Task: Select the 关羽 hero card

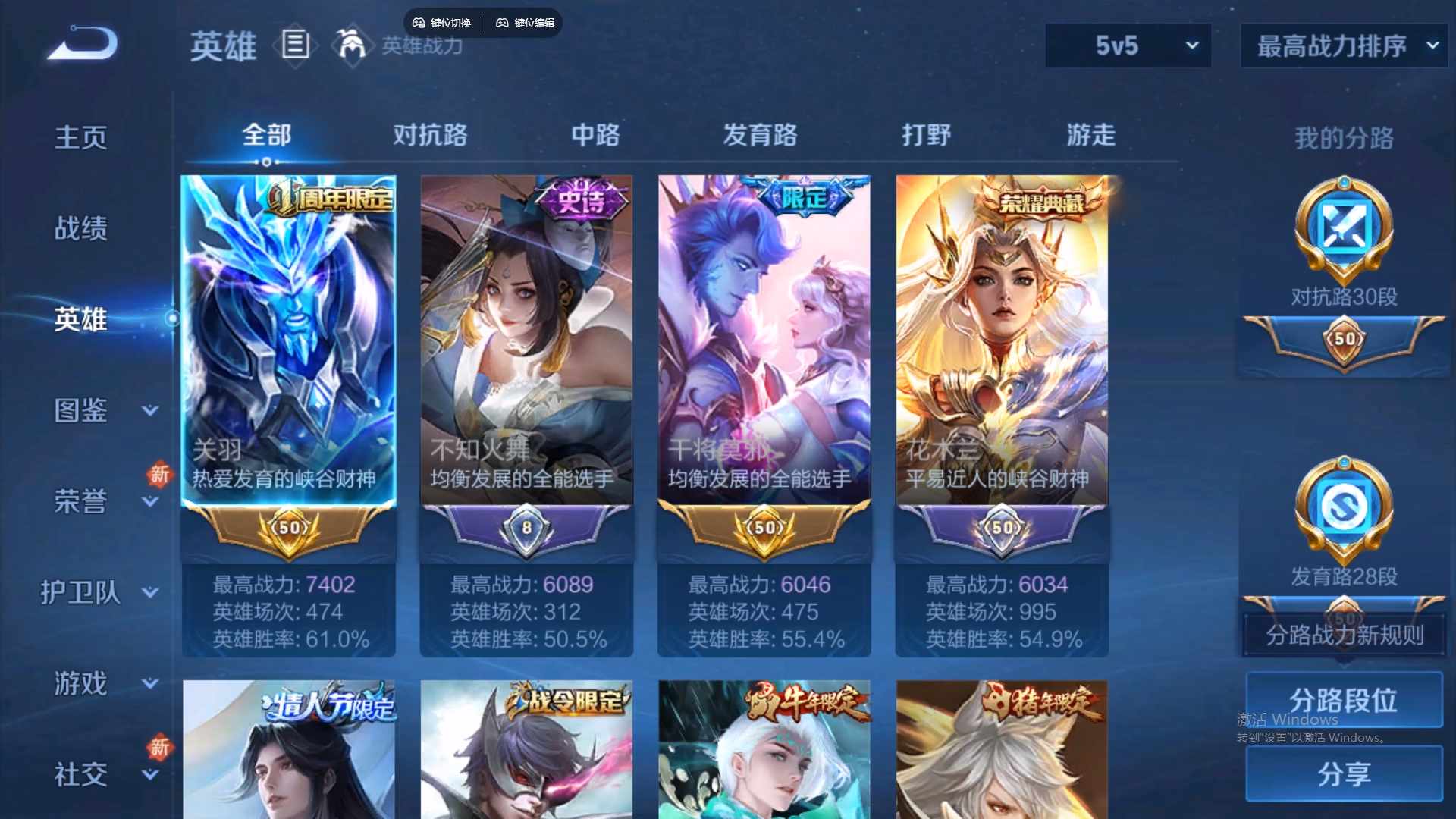Action: [288, 341]
